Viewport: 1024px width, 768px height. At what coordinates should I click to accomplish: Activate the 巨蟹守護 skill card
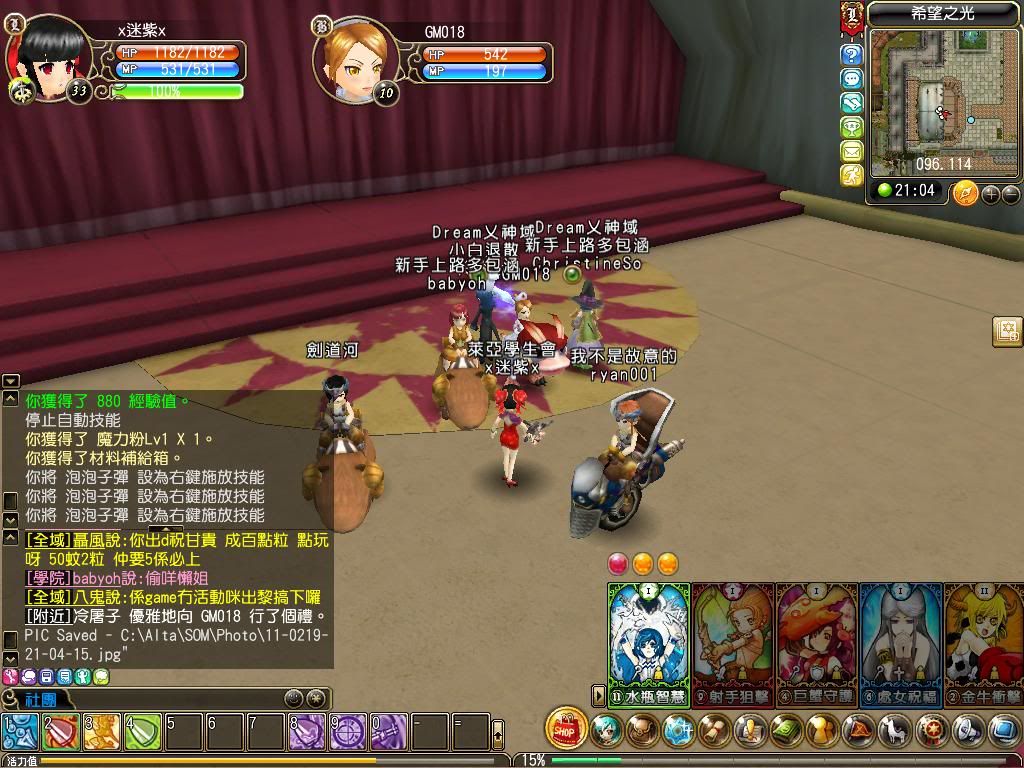pyautogui.click(x=817, y=640)
